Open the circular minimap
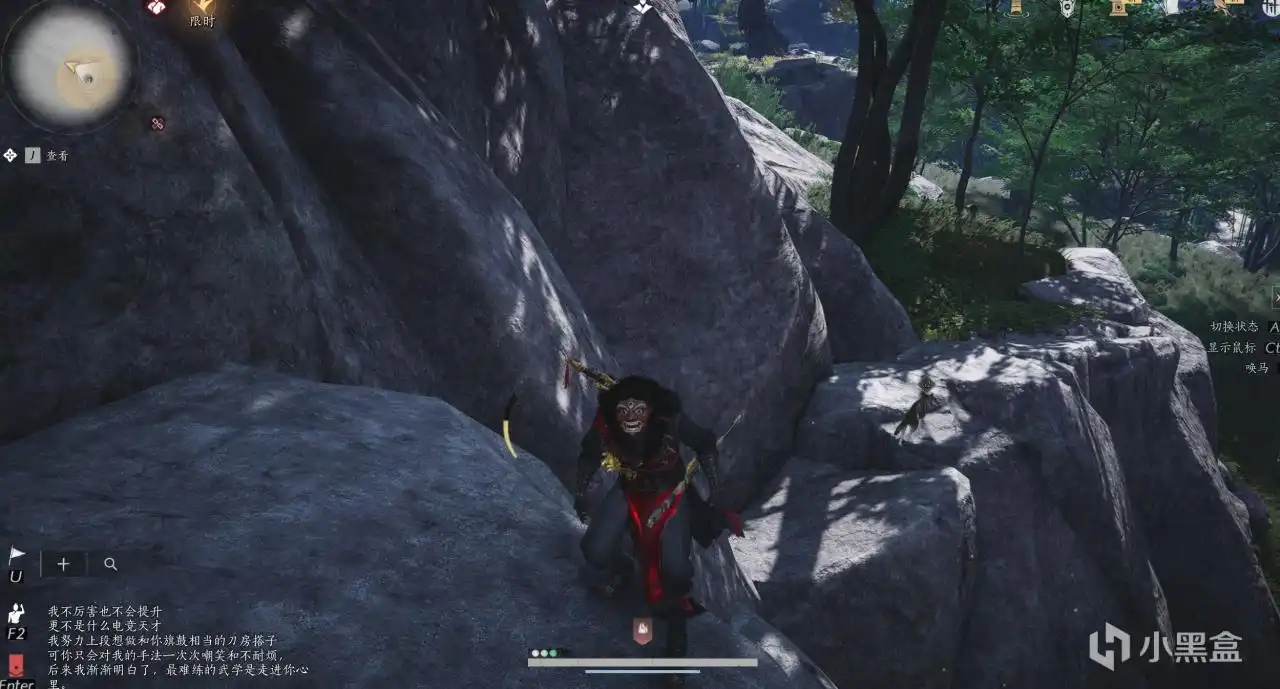 [70, 66]
